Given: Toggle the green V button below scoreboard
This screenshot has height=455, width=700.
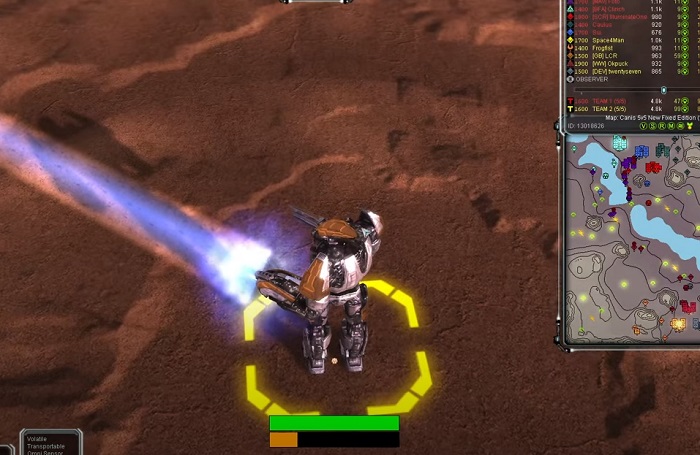Looking at the screenshot, I should [644, 126].
